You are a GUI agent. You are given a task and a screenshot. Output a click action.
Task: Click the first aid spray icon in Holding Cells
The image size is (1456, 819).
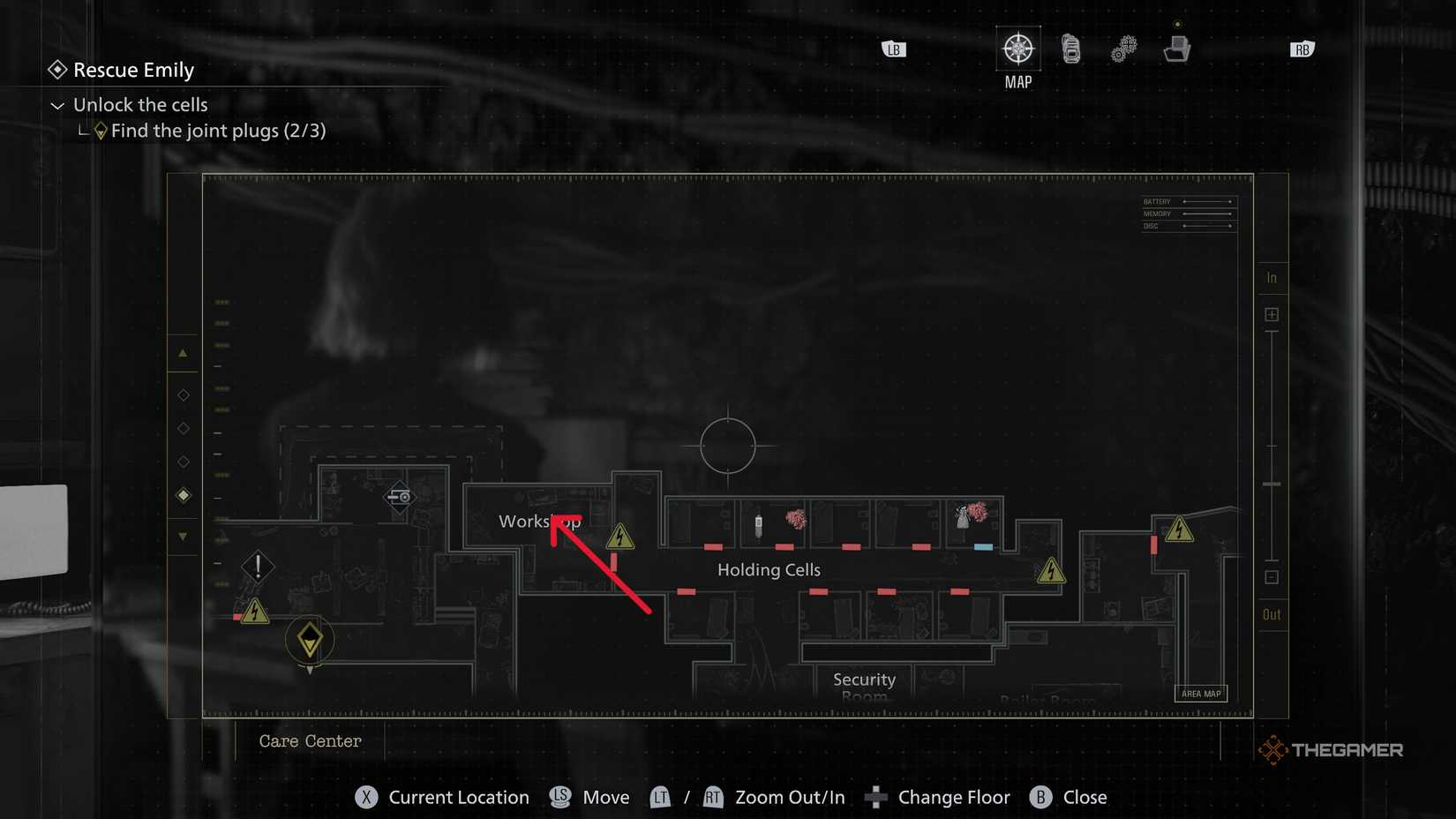pos(759,522)
